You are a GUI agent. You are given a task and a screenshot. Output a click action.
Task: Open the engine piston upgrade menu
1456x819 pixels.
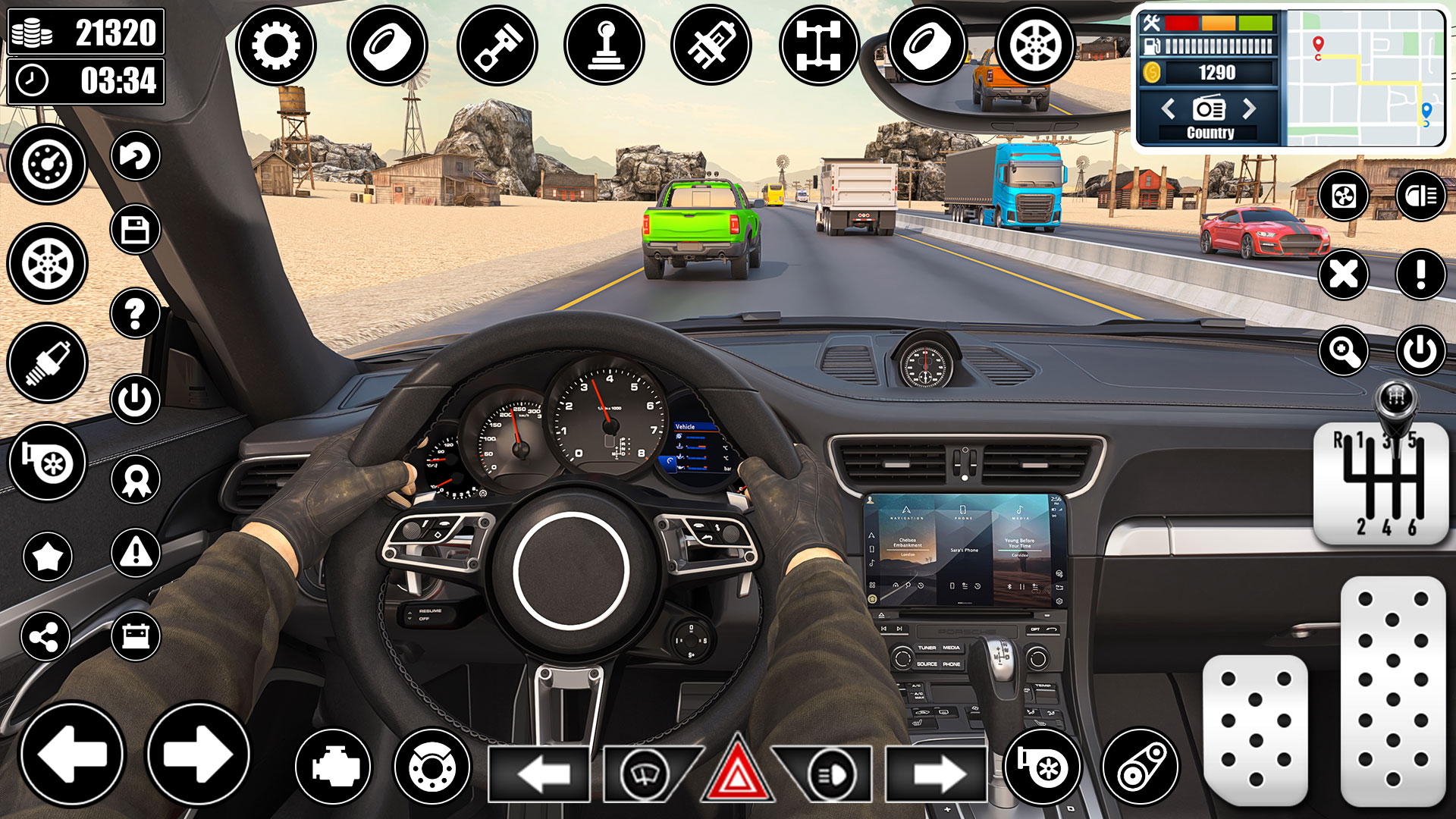point(497,45)
